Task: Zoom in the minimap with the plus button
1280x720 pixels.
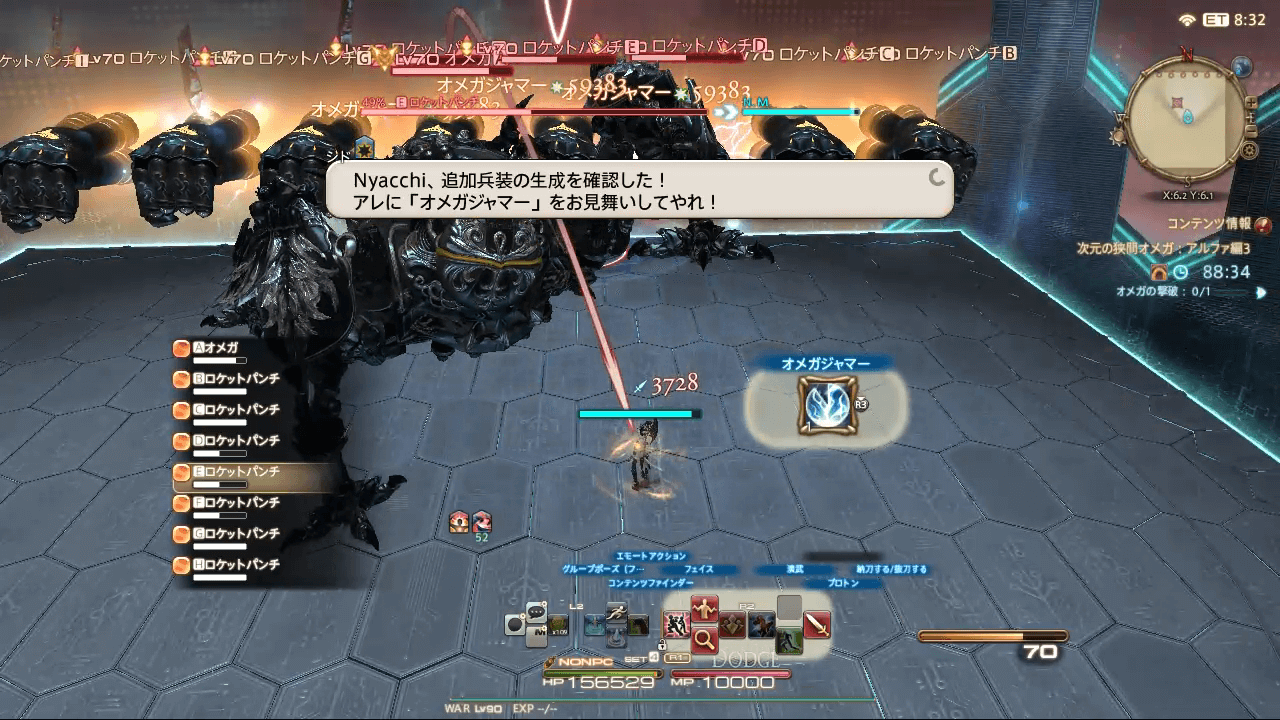Action: [x=1251, y=103]
